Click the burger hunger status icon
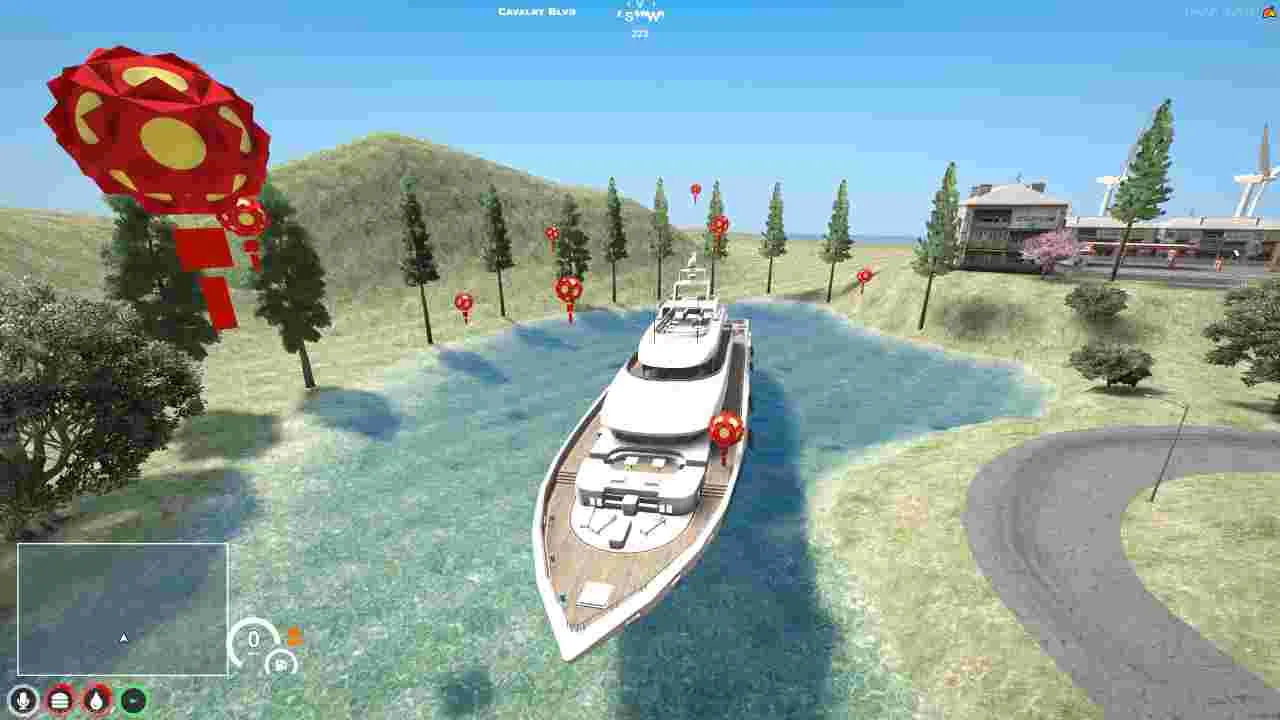 58,700
